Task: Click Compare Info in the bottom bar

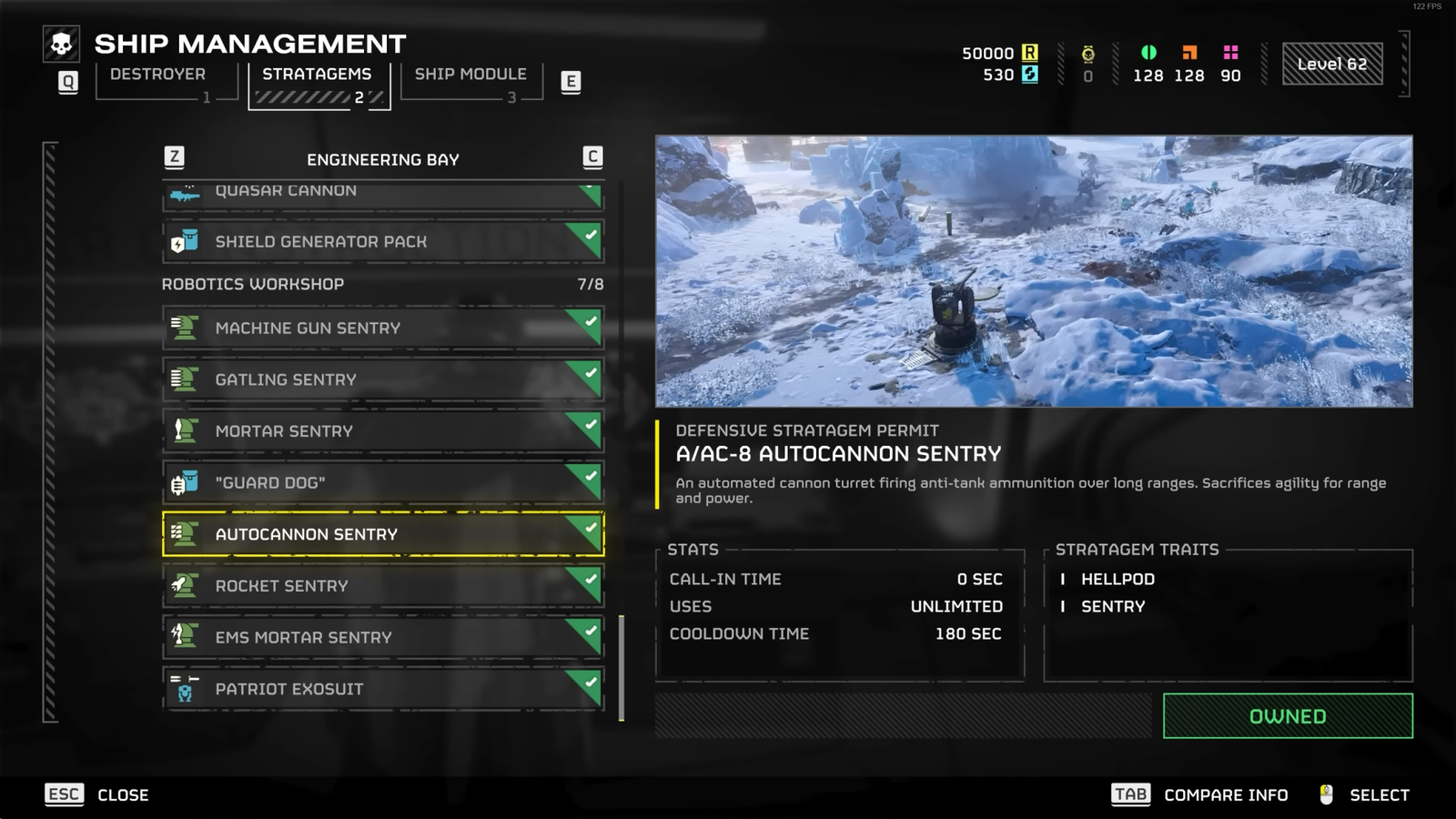Action: pos(1224,794)
